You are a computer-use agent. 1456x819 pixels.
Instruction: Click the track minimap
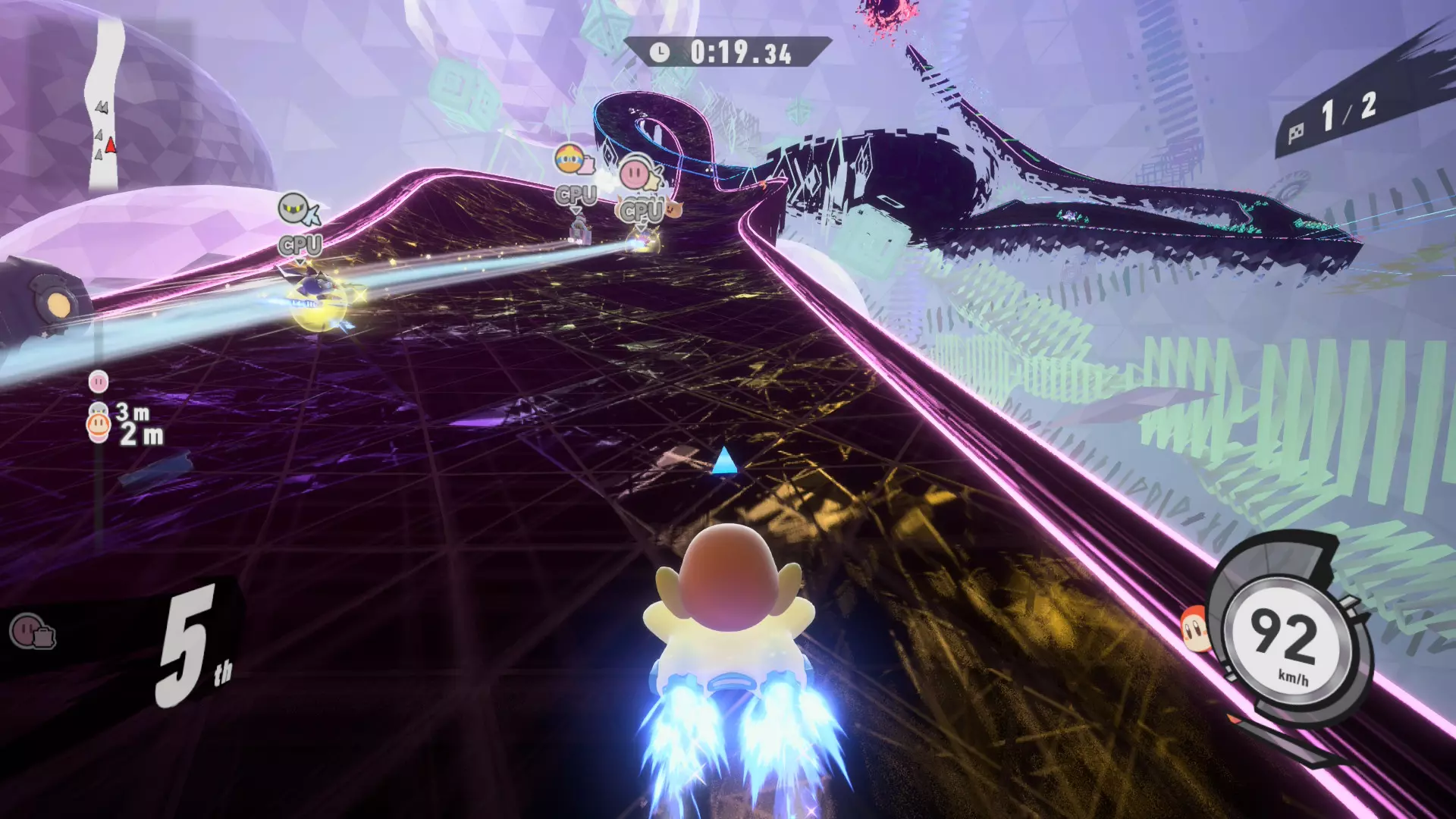click(106, 106)
